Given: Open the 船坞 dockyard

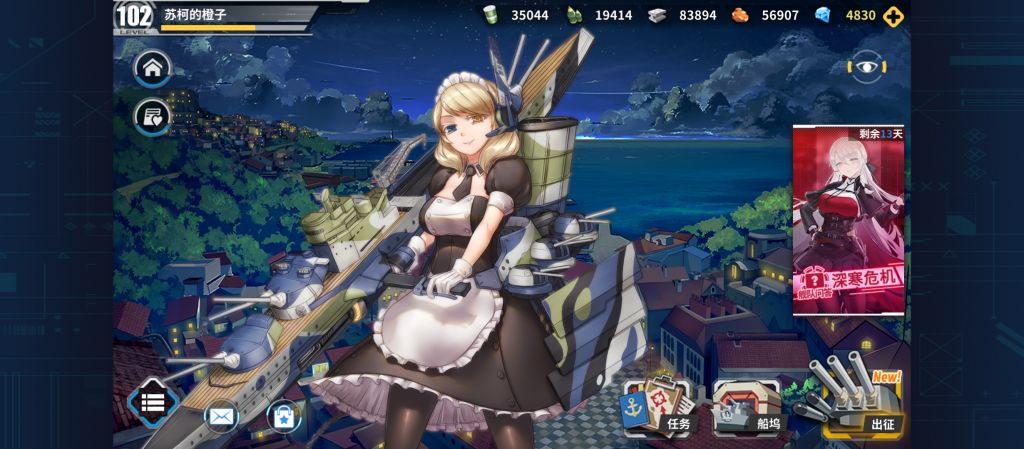Looking at the screenshot, I should click(751, 407).
